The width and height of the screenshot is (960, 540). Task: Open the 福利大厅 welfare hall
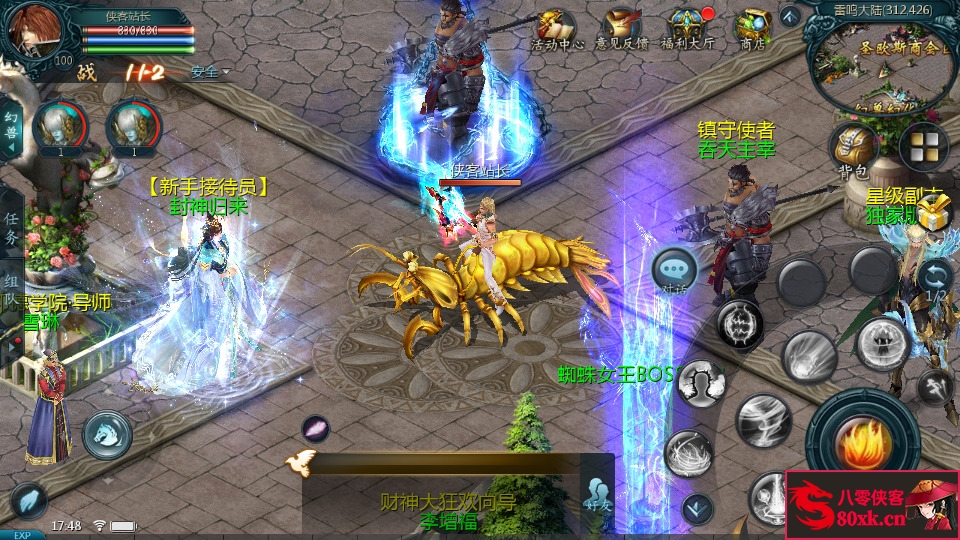(x=690, y=28)
